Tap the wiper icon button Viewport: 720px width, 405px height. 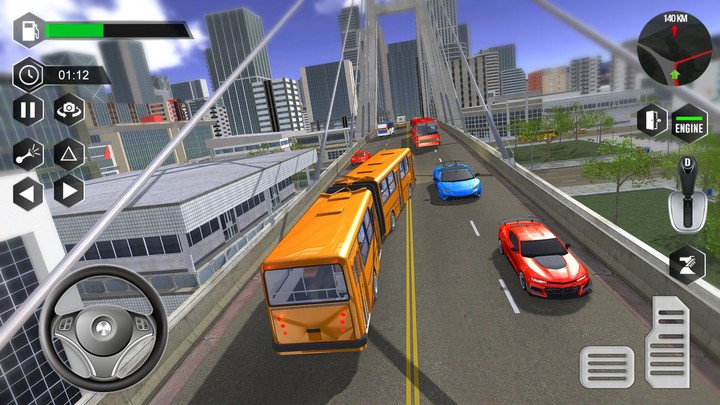tap(687, 264)
